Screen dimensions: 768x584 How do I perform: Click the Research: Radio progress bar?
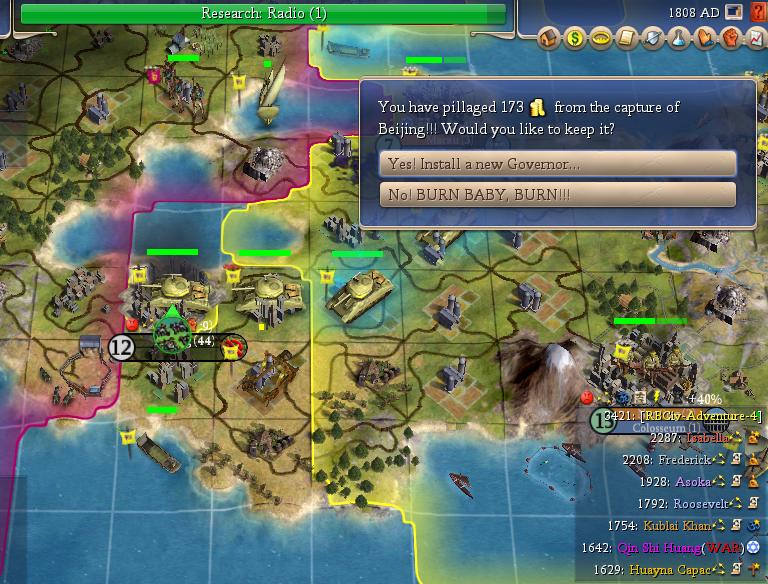[263, 13]
